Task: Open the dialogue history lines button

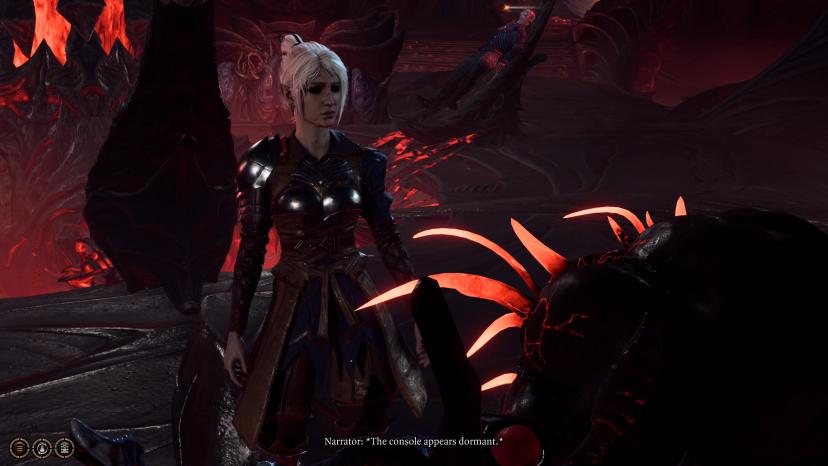Action: 19,447
